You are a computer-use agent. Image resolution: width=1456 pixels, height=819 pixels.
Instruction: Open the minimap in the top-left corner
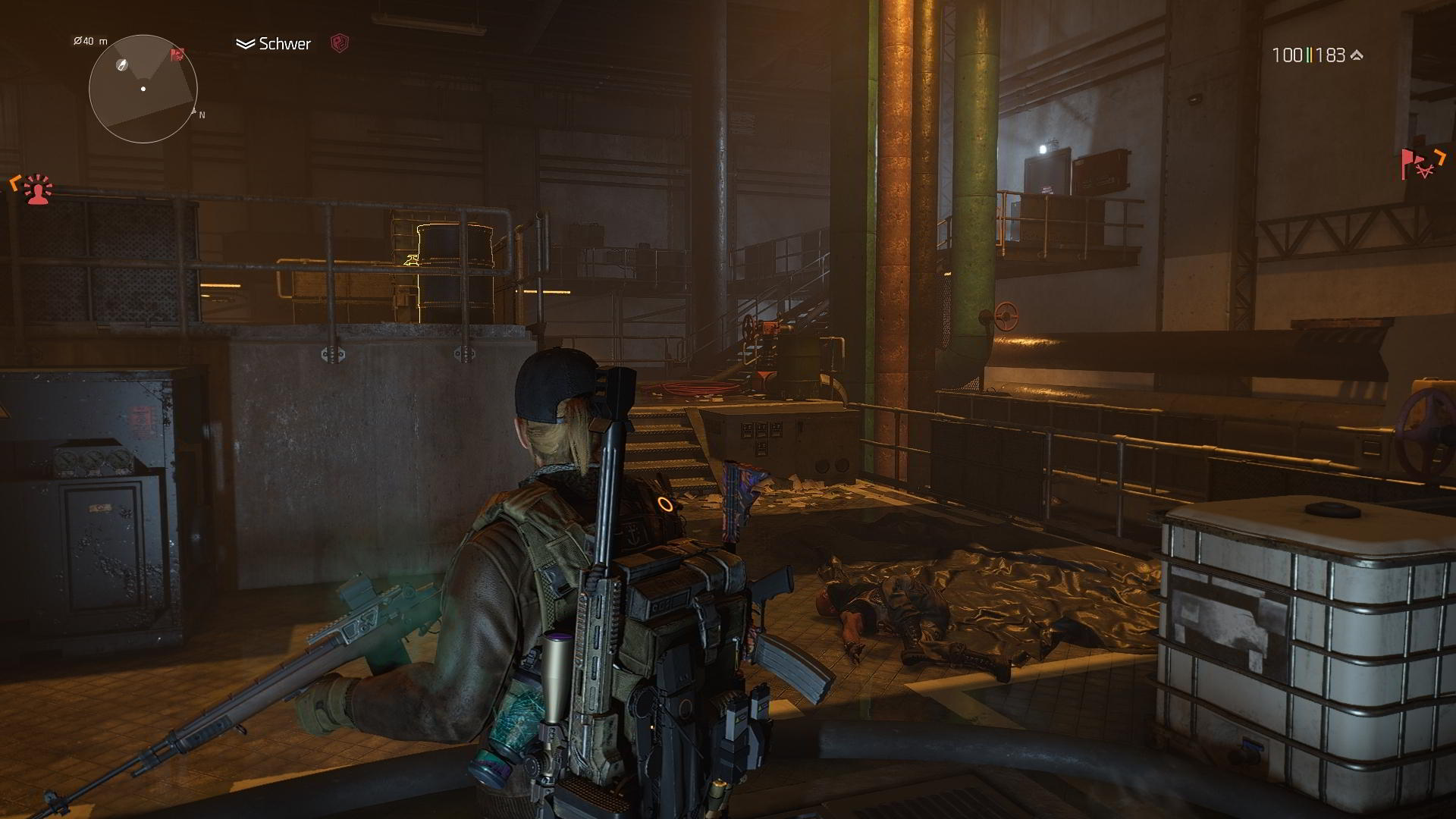tap(144, 89)
